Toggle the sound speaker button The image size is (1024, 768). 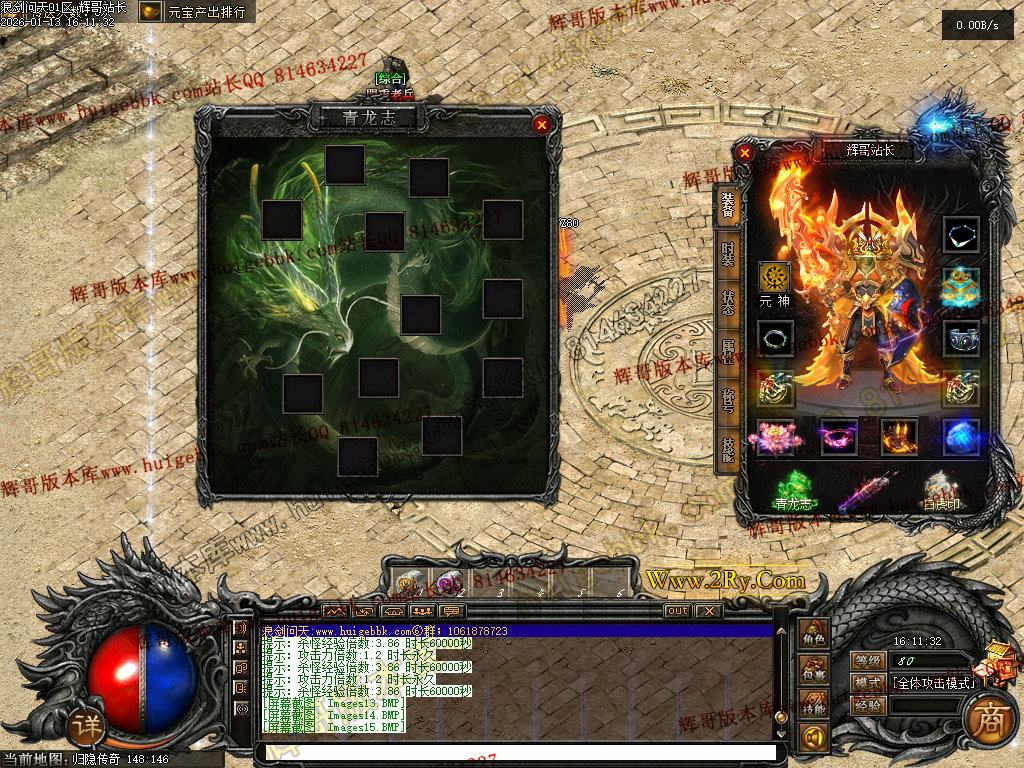pyautogui.click(x=814, y=738)
